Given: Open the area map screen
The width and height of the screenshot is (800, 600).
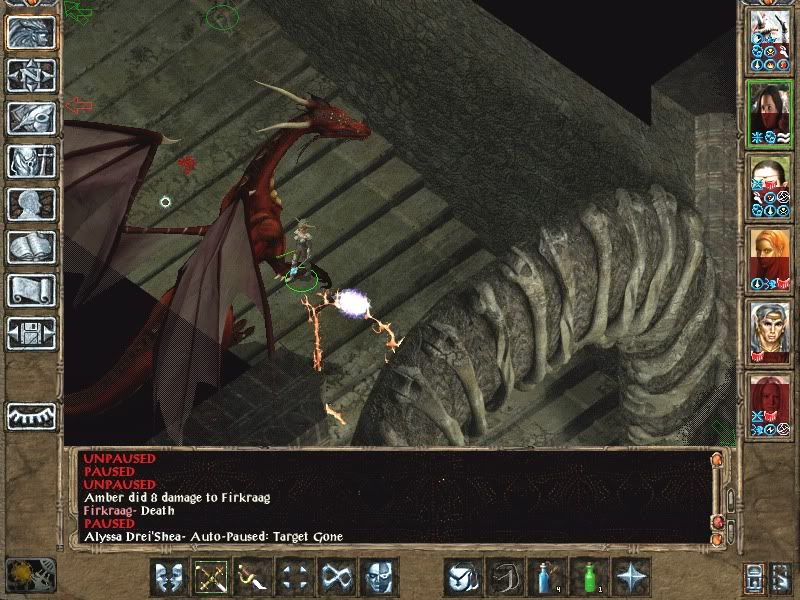Looking at the screenshot, I should pos(31,76).
